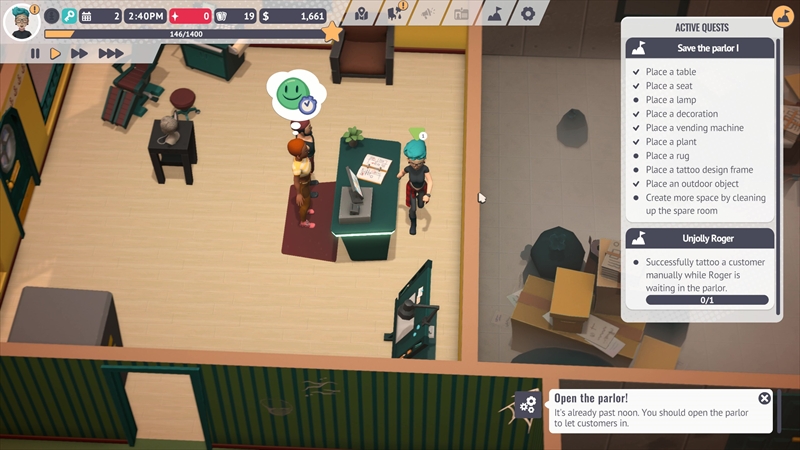Switch to triple fast-forward speed
Image resolution: width=800 pixels, height=450 pixels.
111,53
